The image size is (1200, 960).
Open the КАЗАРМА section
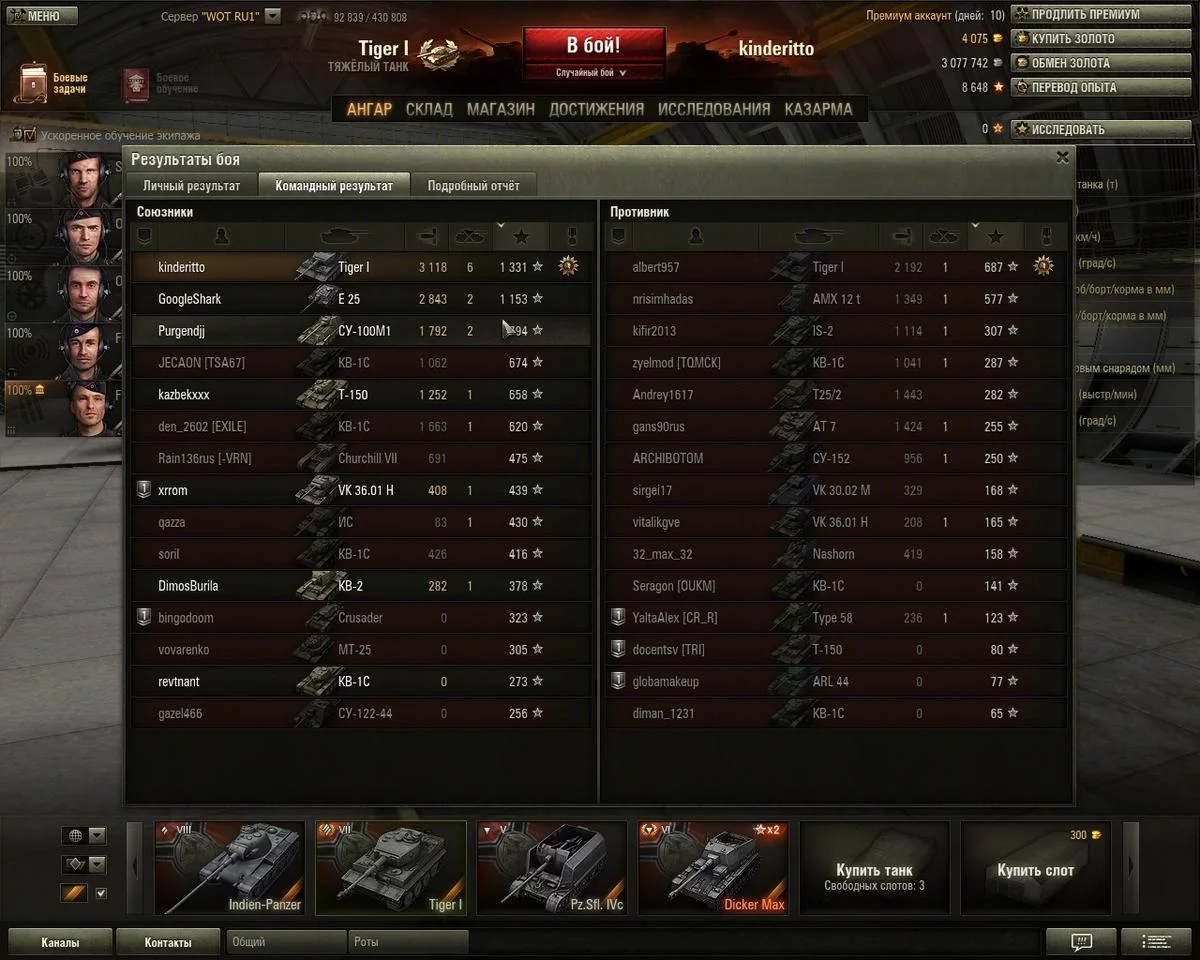[x=818, y=109]
